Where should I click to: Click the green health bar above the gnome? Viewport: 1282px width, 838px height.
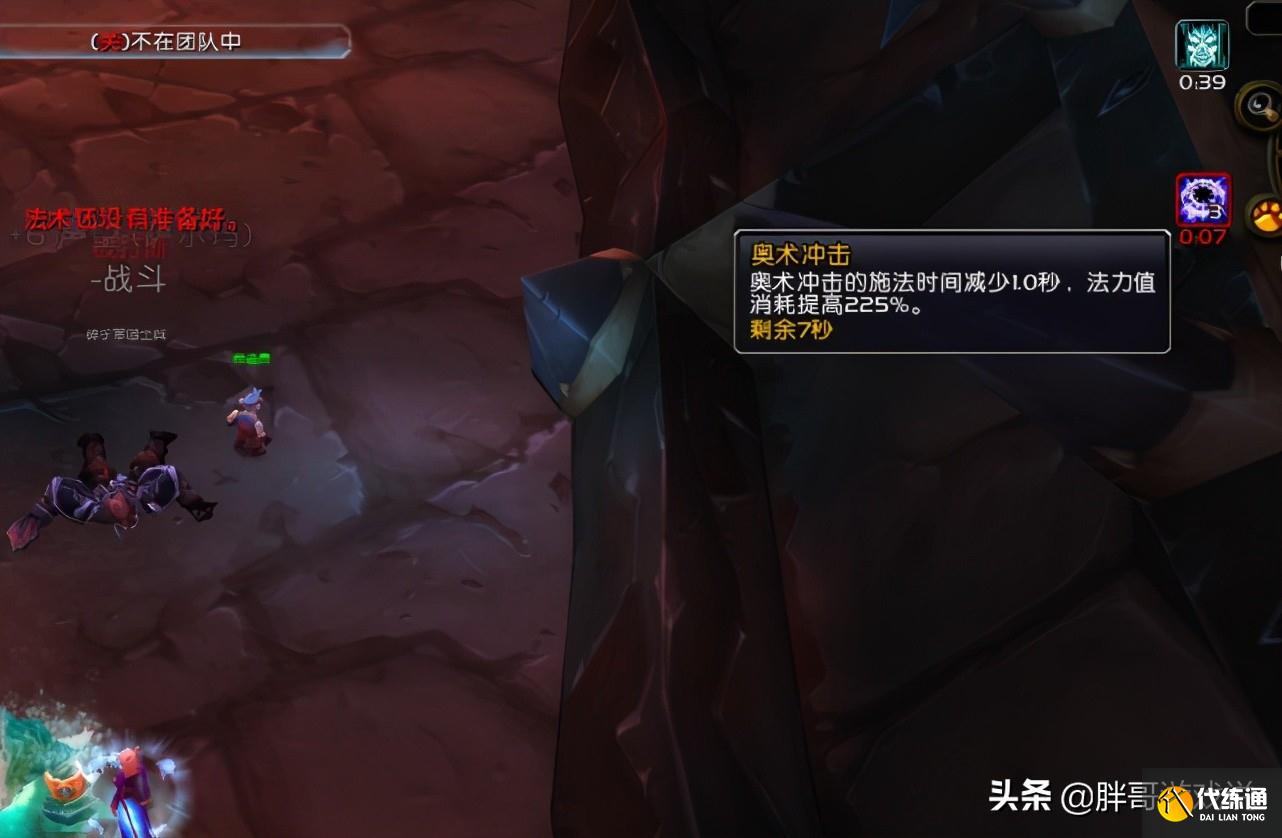(x=251, y=357)
